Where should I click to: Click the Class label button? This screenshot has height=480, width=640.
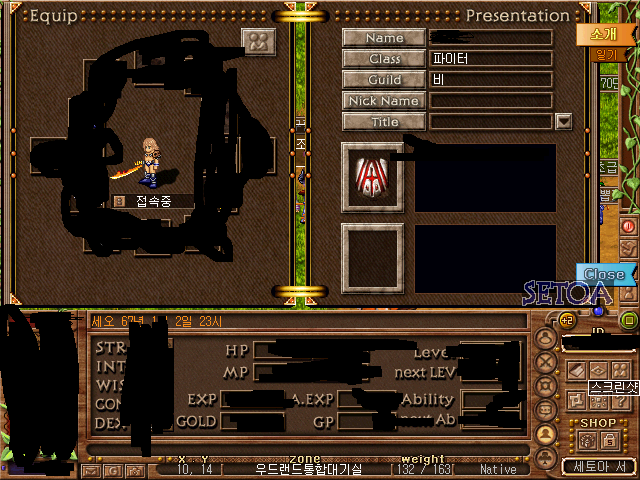(385, 59)
